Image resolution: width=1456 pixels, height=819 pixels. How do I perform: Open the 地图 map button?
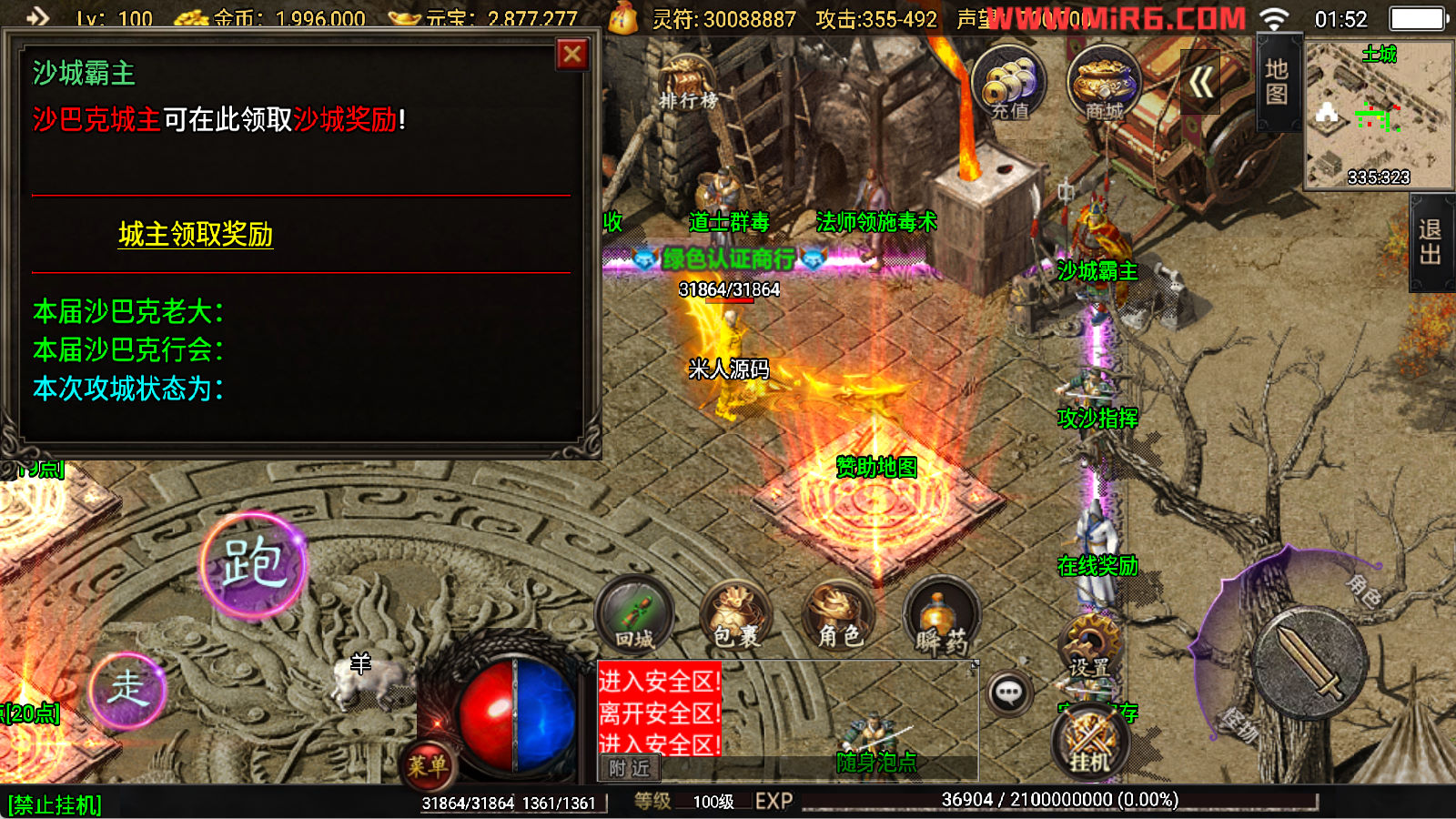(1277, 82)
